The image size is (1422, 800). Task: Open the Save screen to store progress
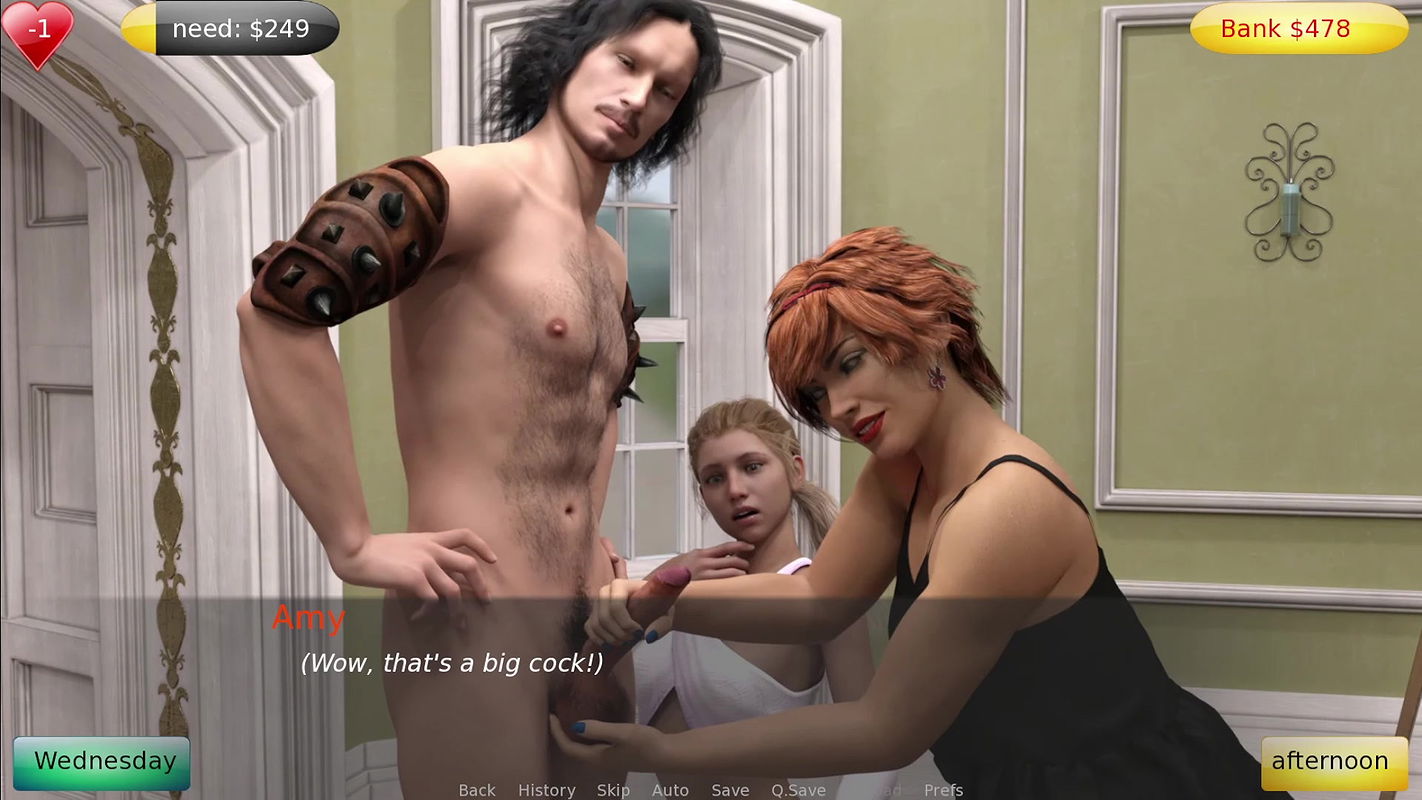[730, 789]
